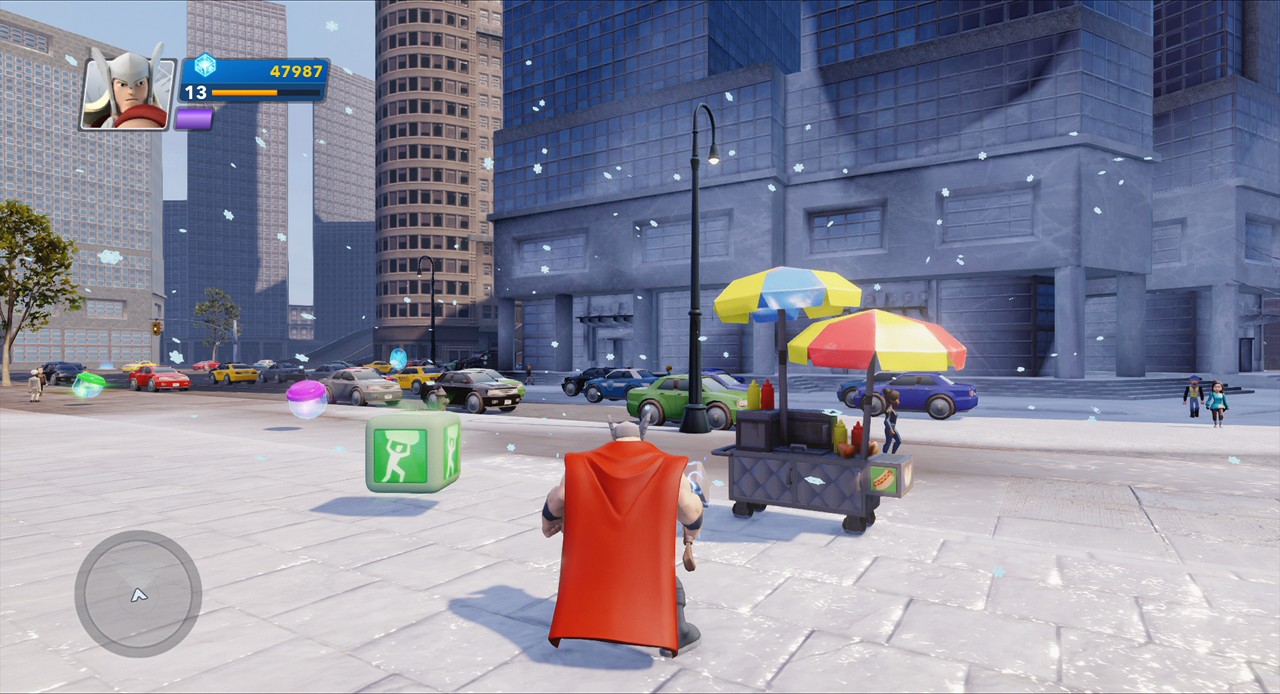This screenshot has height=694, width=1280.
Task: Tap the virtual movement joystick
Action: click(x=138, y=594)
